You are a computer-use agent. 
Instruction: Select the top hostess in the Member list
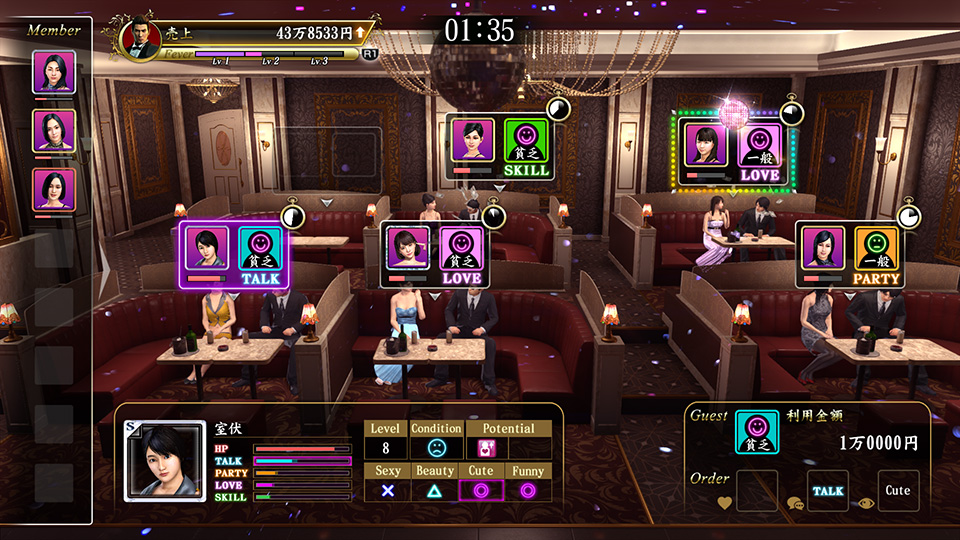click(x=54, y=73)
